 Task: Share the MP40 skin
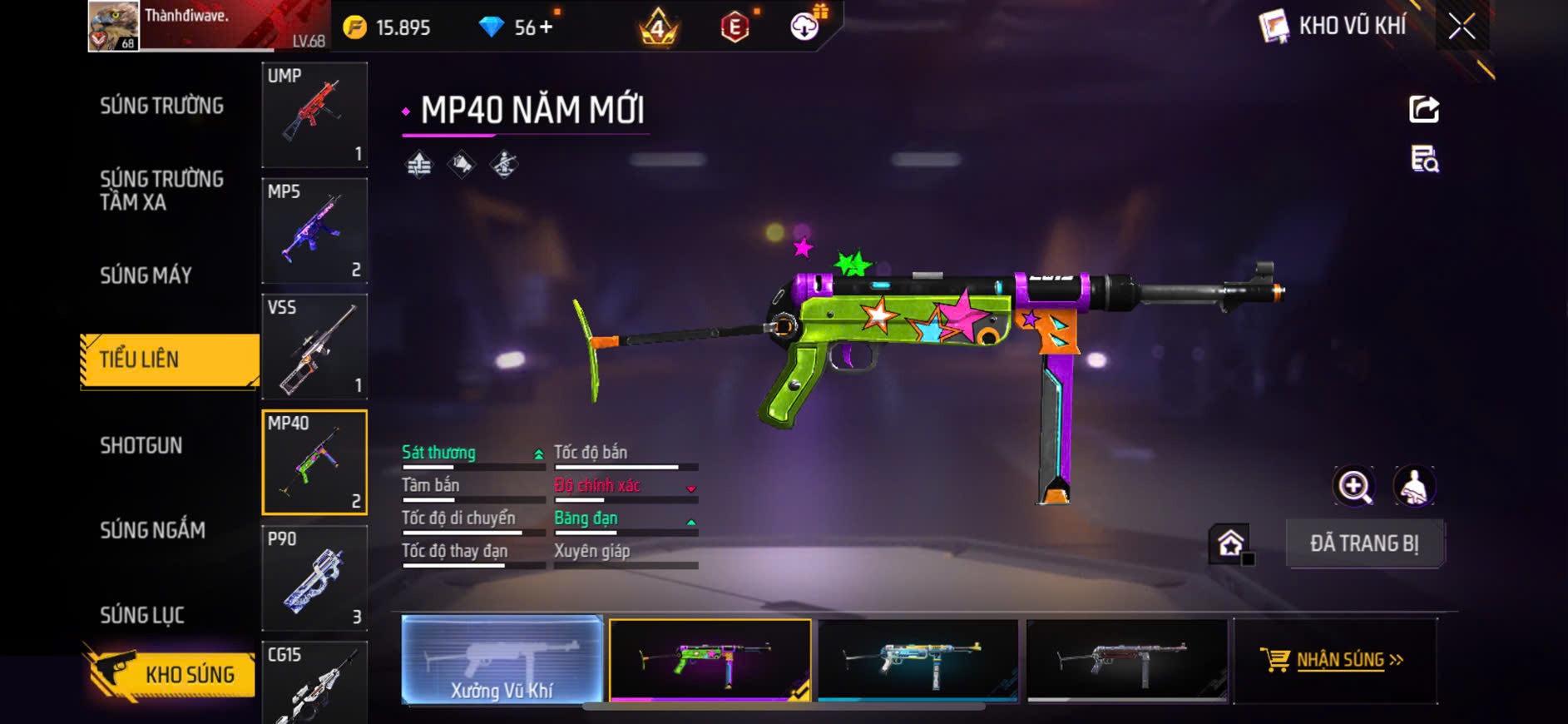[1423, 109]
